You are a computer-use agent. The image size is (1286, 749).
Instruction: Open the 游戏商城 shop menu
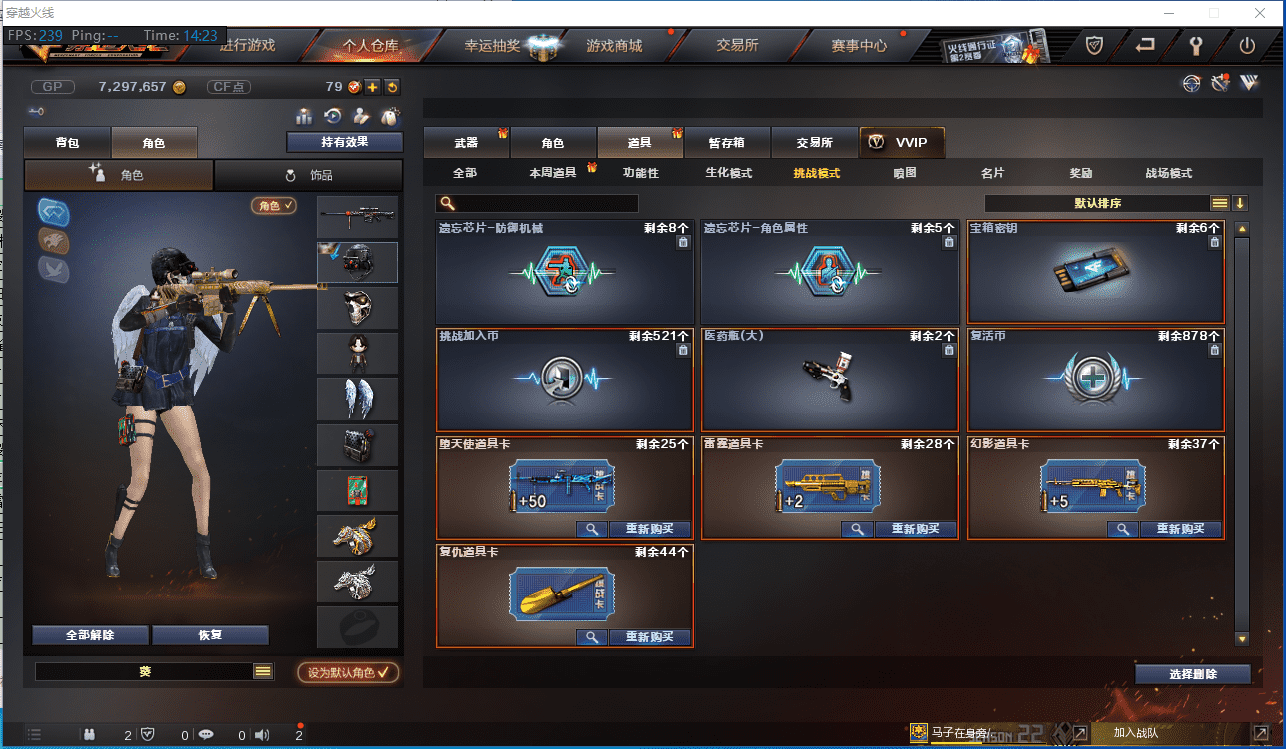tap(614, 45)
